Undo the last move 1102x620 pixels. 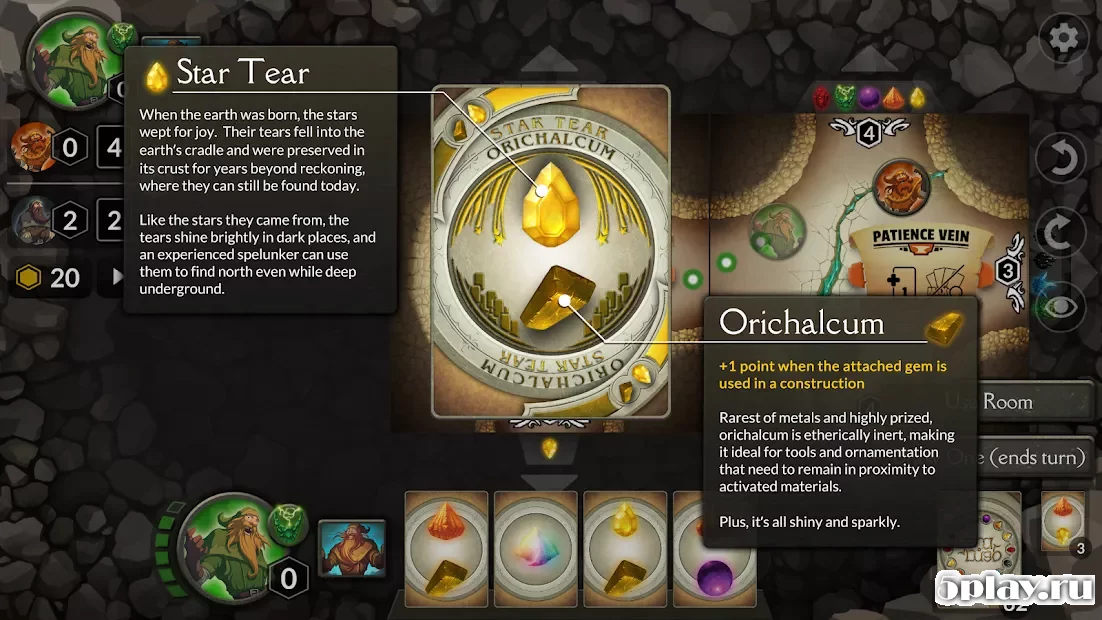pos(1062,160)
